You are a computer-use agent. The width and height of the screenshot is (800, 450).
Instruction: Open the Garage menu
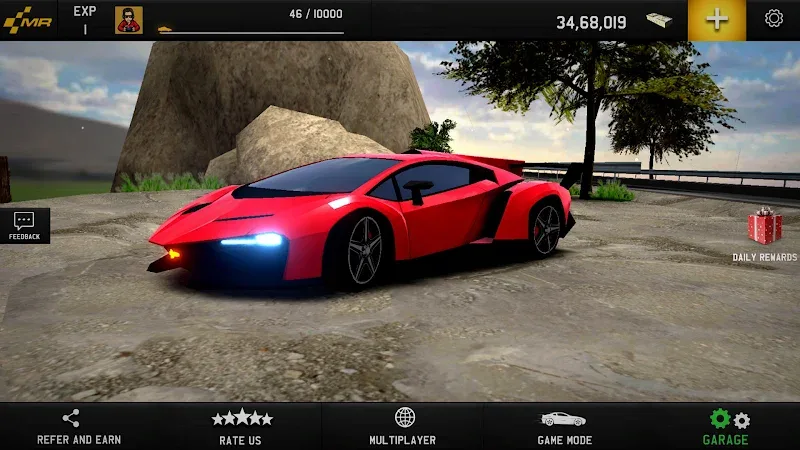(726, 427)
